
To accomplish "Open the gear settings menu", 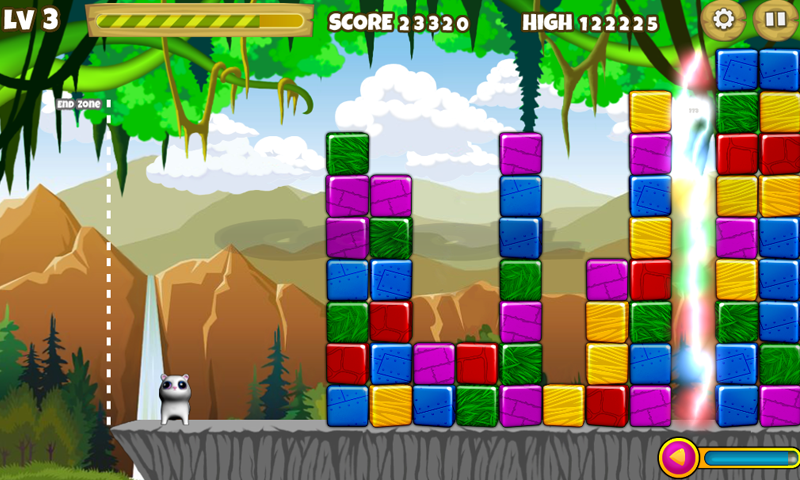I will coord(722,19).
